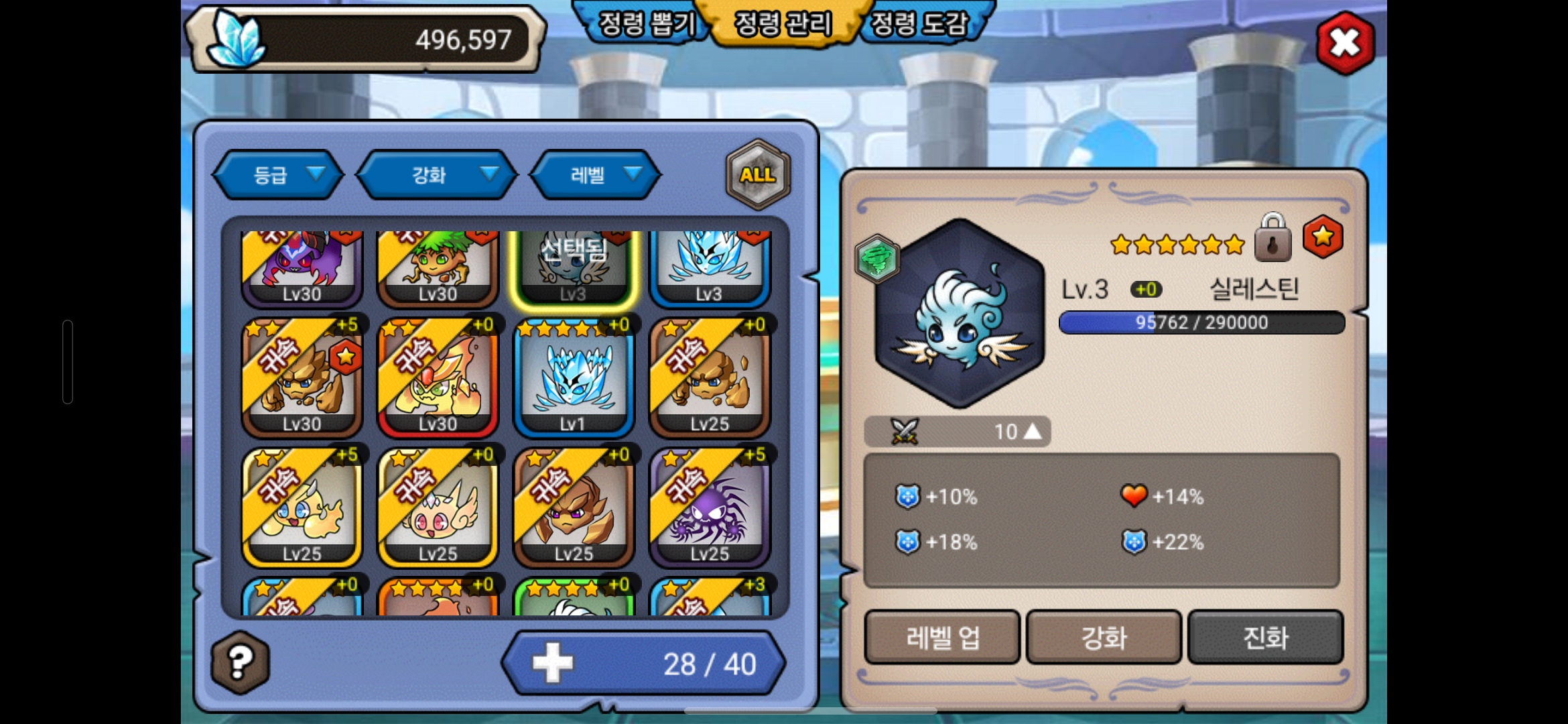Toggle the padlock lock icon
Image resolution: width=1568 pixels, height=724 pixels.
1272,239
